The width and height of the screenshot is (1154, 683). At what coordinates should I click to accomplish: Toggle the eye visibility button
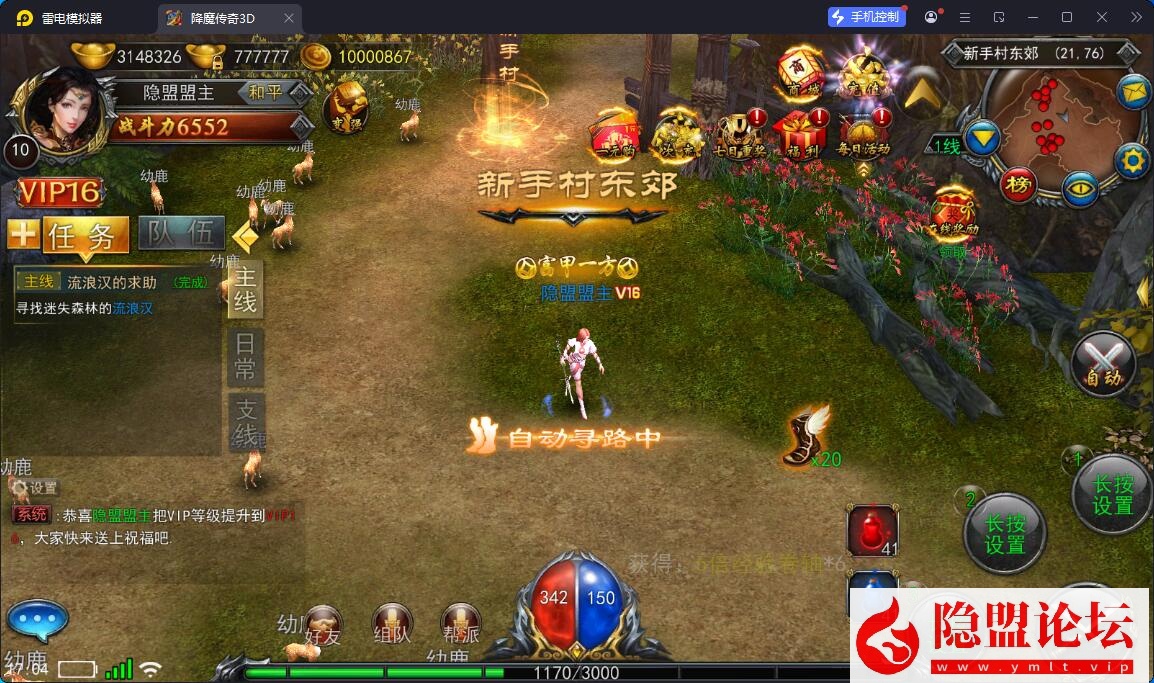pyautogui.click(x=1080, y=188)
